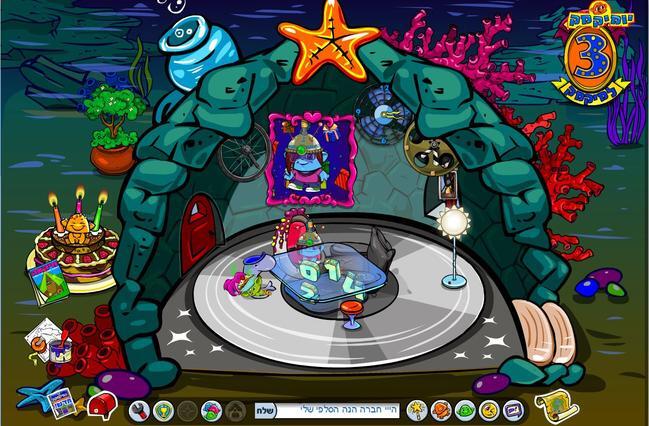Select the green smiley emotes button

point(465,410)
